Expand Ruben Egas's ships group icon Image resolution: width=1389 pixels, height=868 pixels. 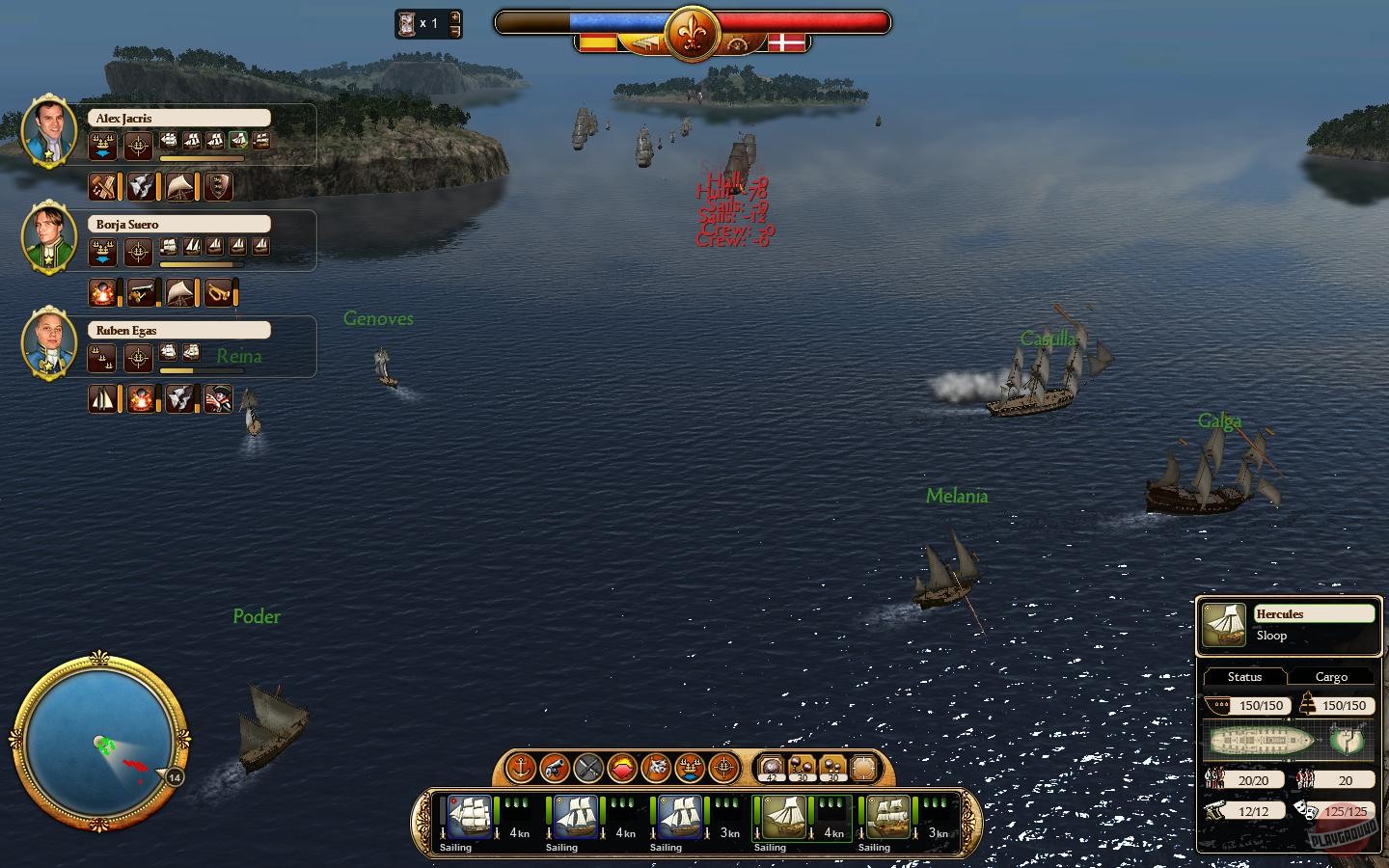(101, 355)
